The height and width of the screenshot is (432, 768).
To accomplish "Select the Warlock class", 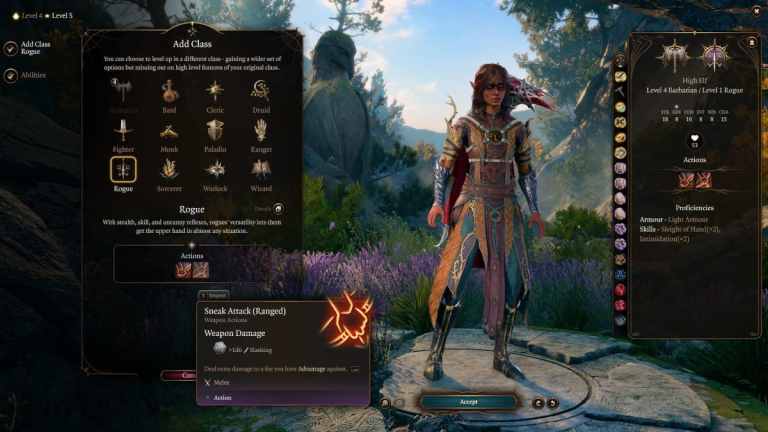I will pyautogui.click(x=215, y=170).
